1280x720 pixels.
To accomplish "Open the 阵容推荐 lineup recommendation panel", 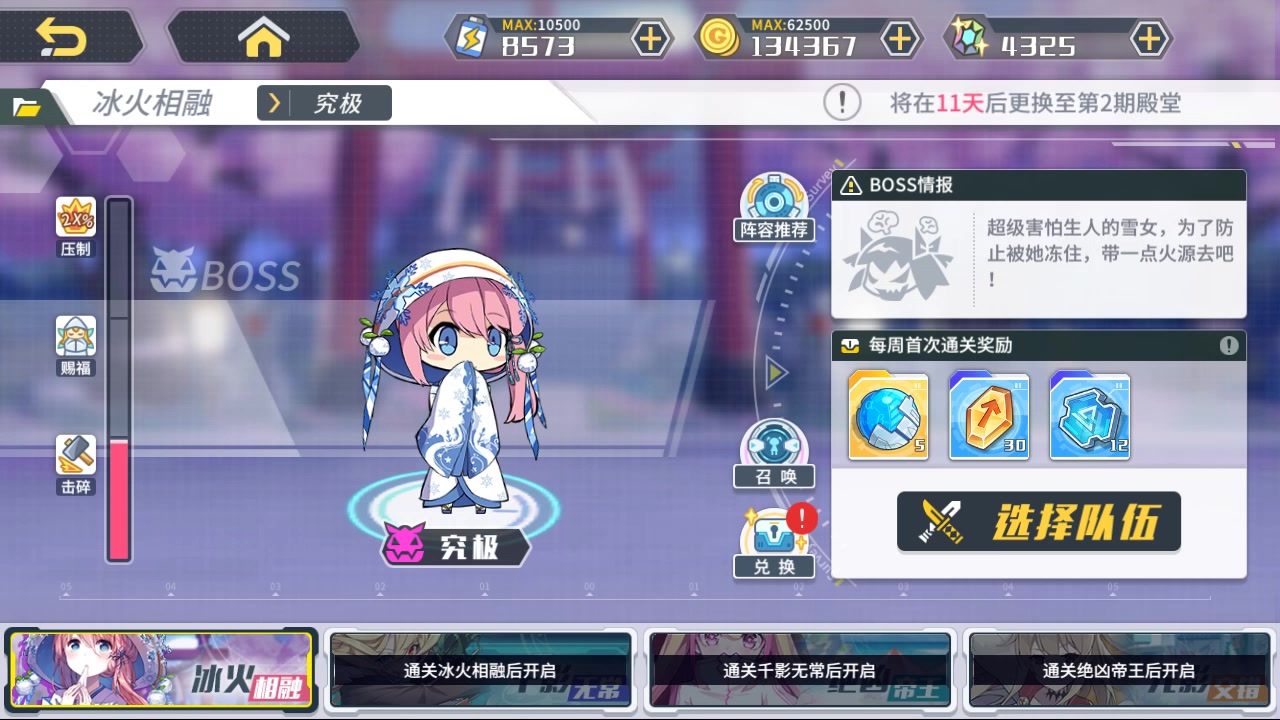I will pos(773,205).
